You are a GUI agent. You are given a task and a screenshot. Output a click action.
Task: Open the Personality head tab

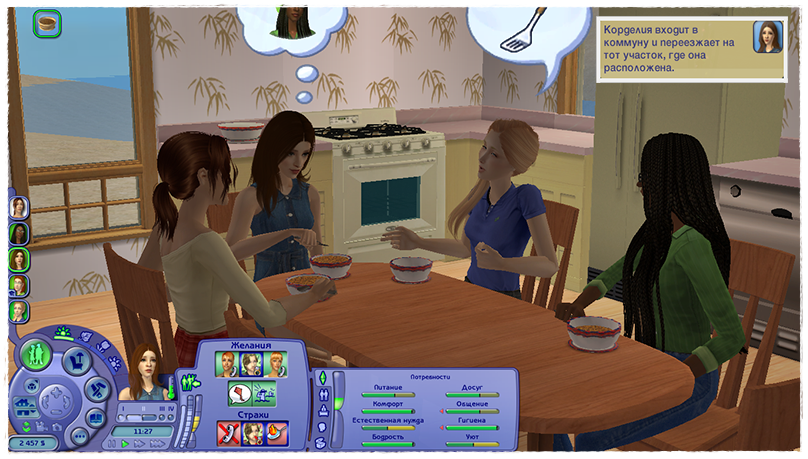321,426
